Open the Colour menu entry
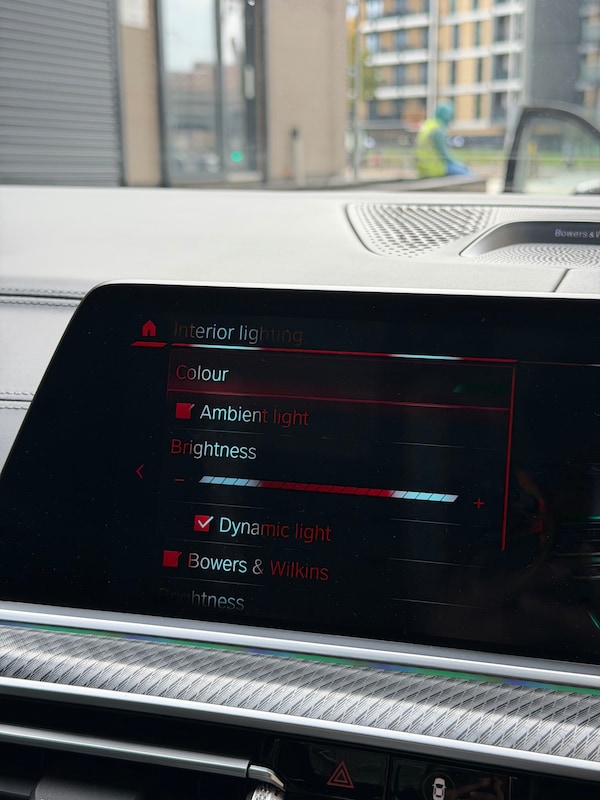This screenshot has width=600, height=800. pos(203,373)
